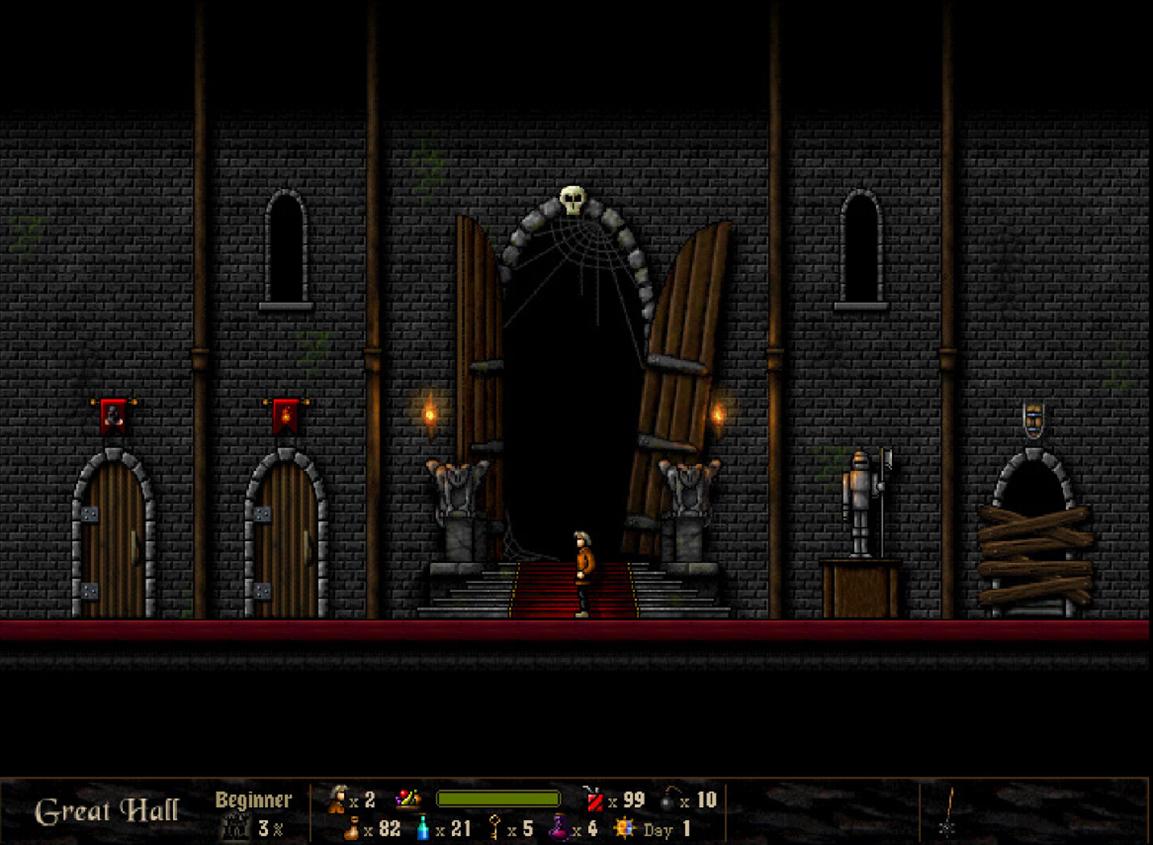Click the orange potion flask icon

(351, 829)
